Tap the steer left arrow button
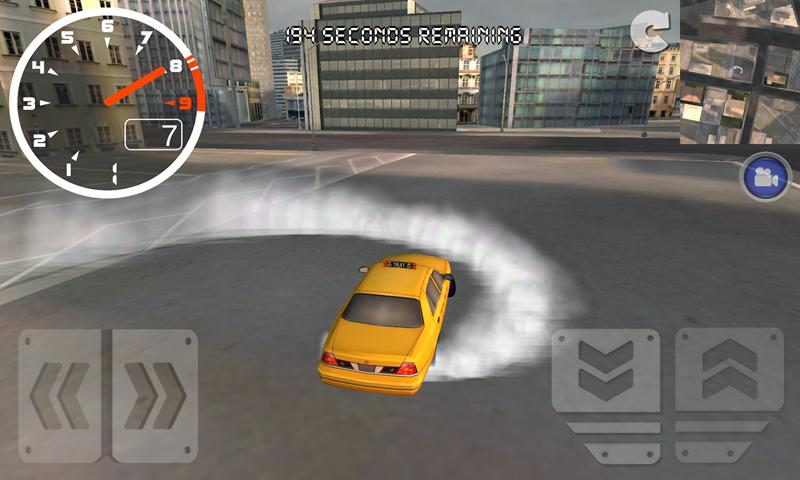This screenshot has width=800, height=480. (60, 395)
